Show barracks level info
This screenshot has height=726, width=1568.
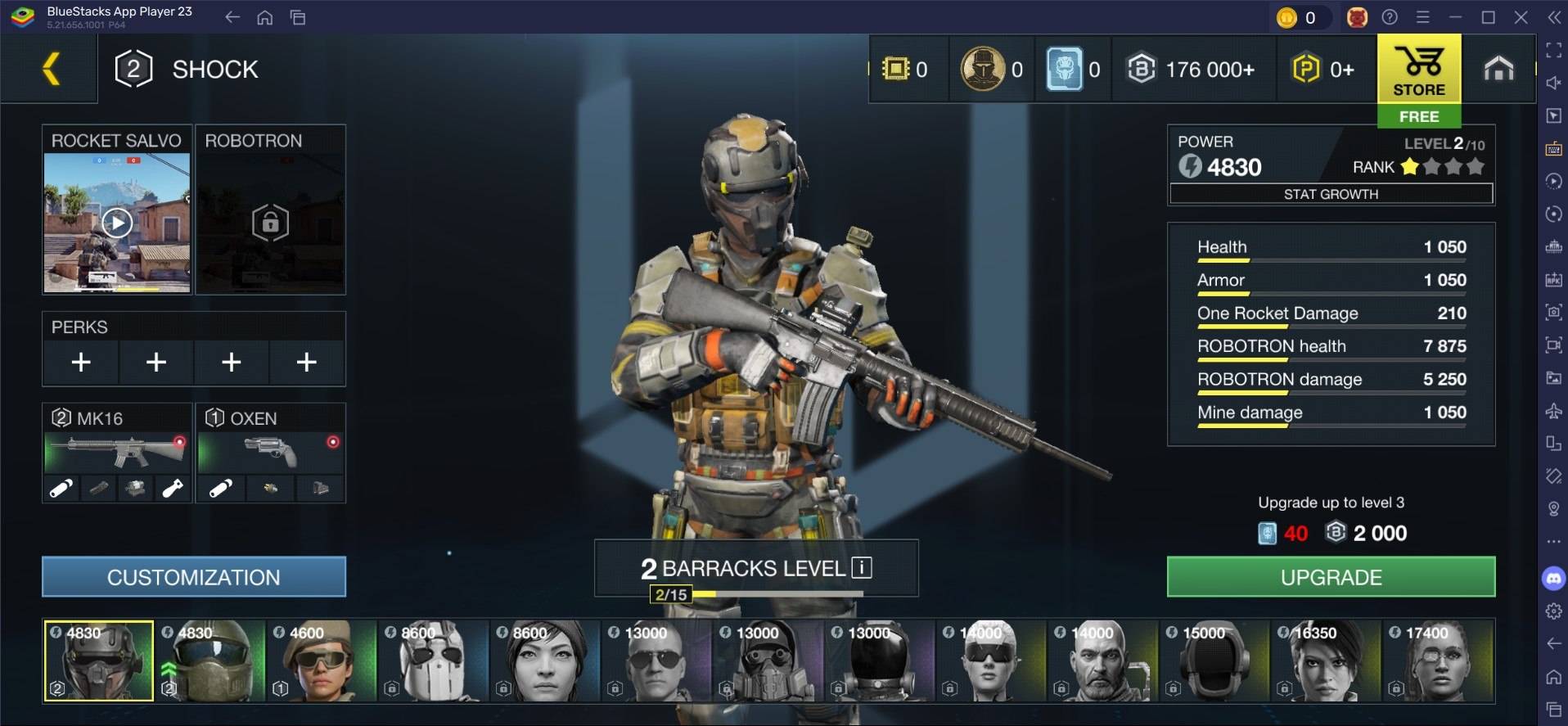pos(862,567)
